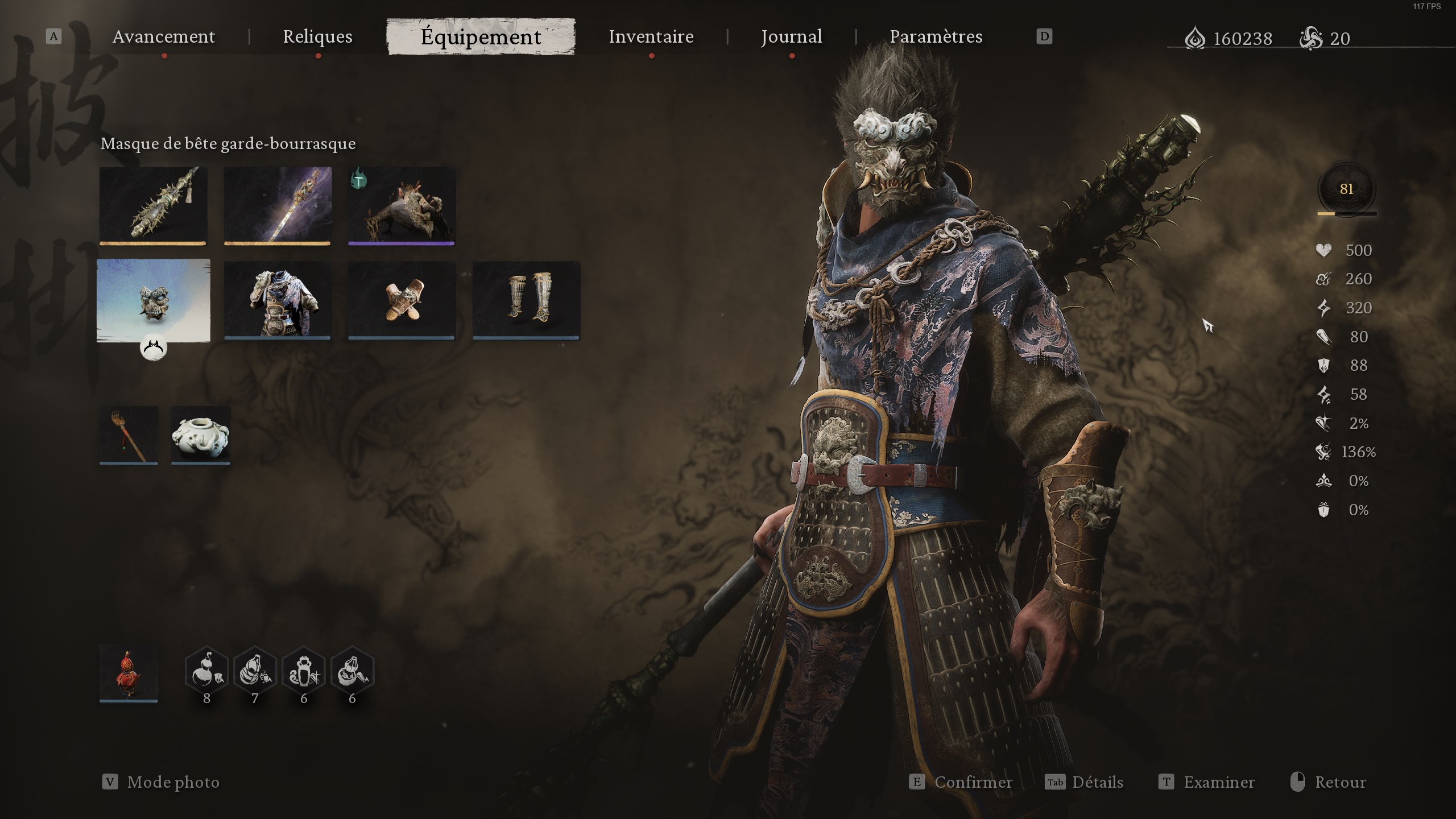Screen dimensions: 1456x819
Task: Select the purple glowing staff slot
Action: pyautogui.click(x=277, y=205)
